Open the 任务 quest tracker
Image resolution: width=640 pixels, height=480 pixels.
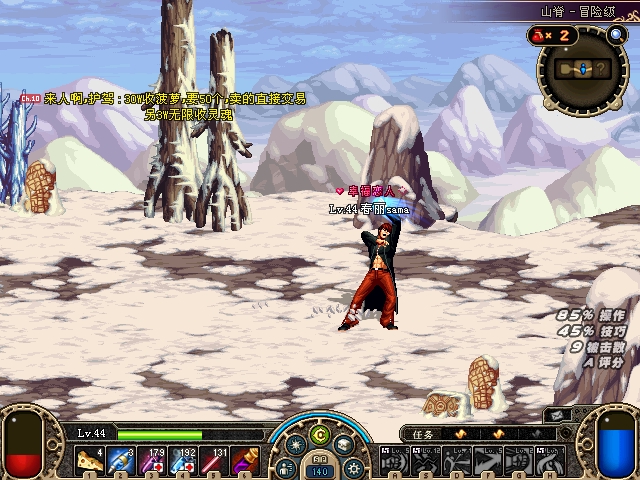425,434
